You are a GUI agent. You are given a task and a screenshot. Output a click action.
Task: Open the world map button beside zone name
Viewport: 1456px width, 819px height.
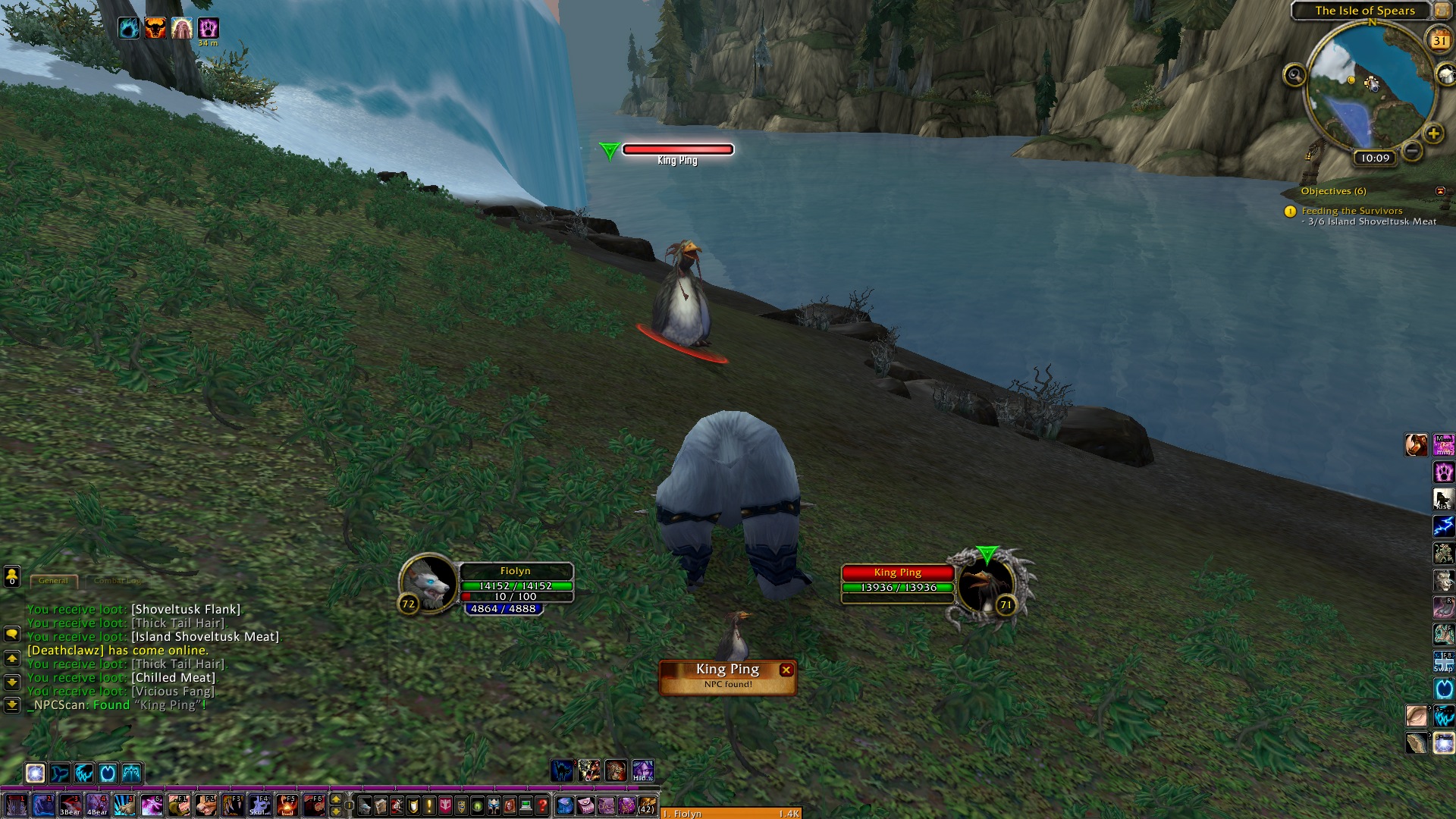pyautogui.click(x=1442, y=10)
